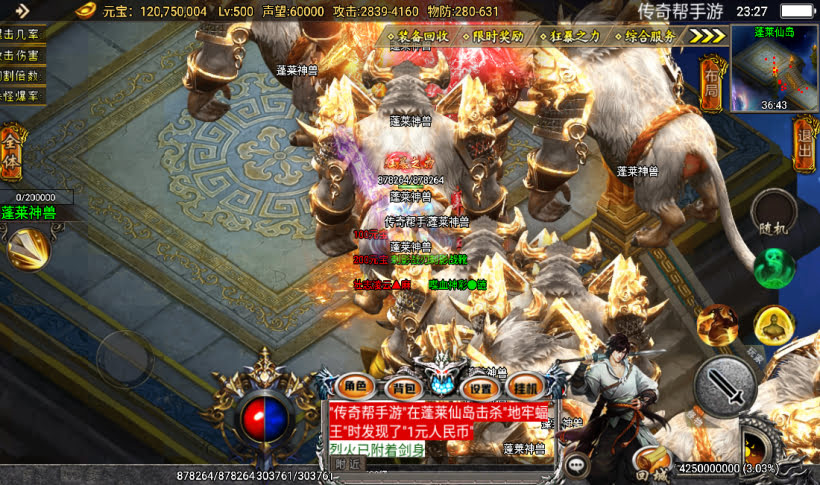The height and width of the screenshot is (485, 820).
Task: Open the 背包 backpack
Action: (402, 386)
